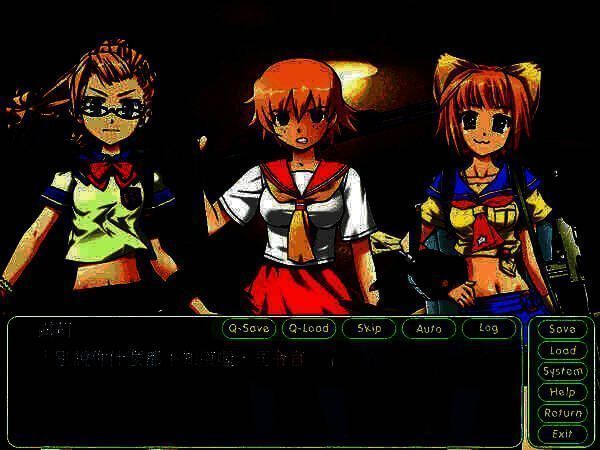Open the Save menu
The height and width of the screenshot is (450, 600).
click(562, 329)
